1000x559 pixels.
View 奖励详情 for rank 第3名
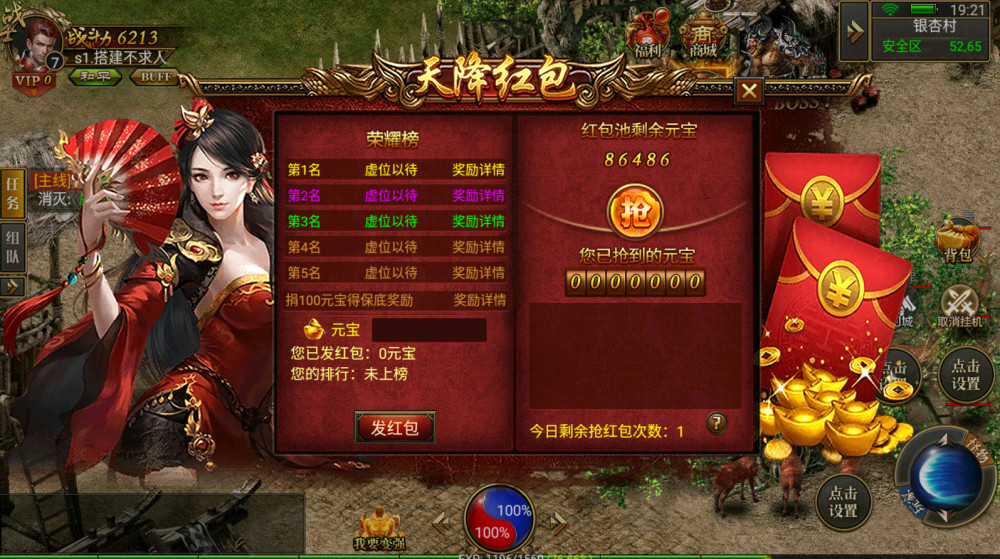pos(479,221)
